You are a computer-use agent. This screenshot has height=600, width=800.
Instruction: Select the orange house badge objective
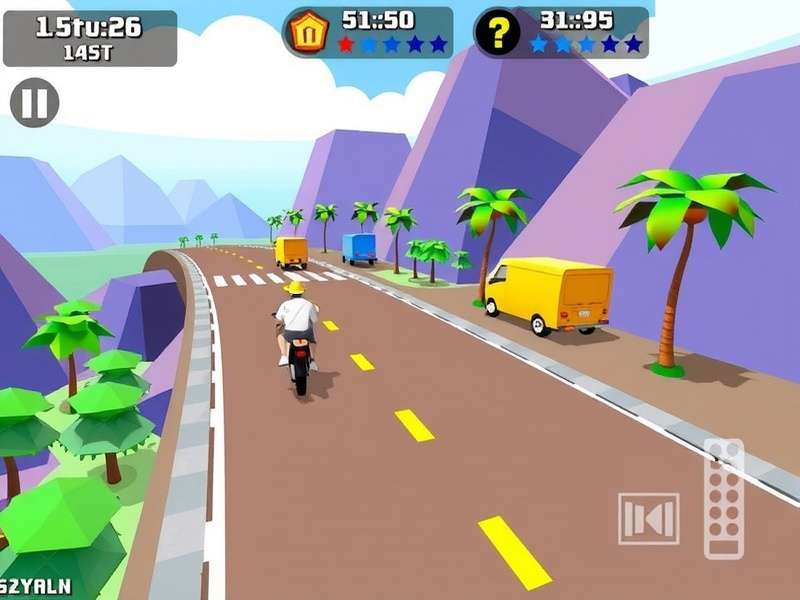(307, 32)
